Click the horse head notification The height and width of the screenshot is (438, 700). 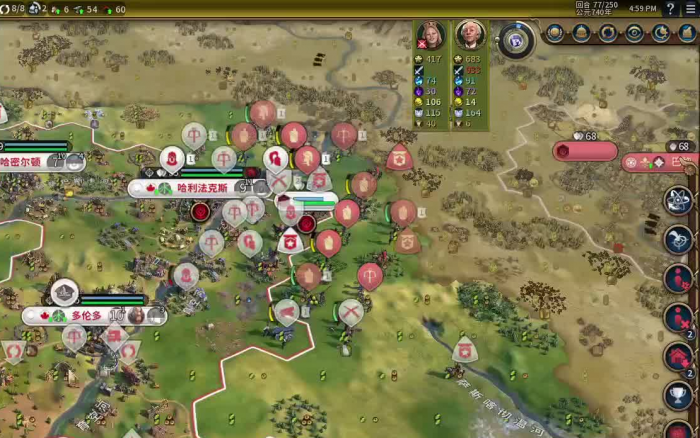click(679, 239)
